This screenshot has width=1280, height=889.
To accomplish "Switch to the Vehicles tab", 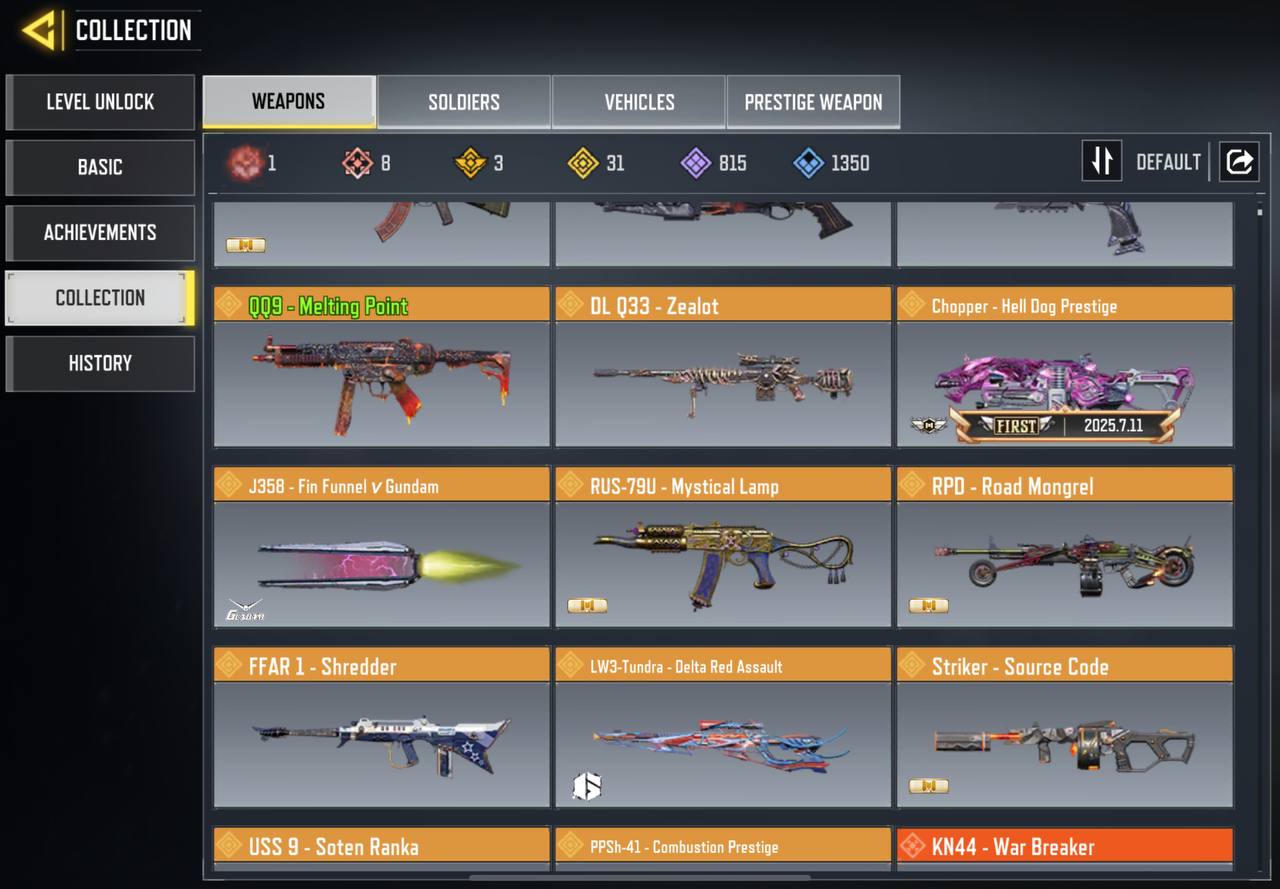I will 639,102.
